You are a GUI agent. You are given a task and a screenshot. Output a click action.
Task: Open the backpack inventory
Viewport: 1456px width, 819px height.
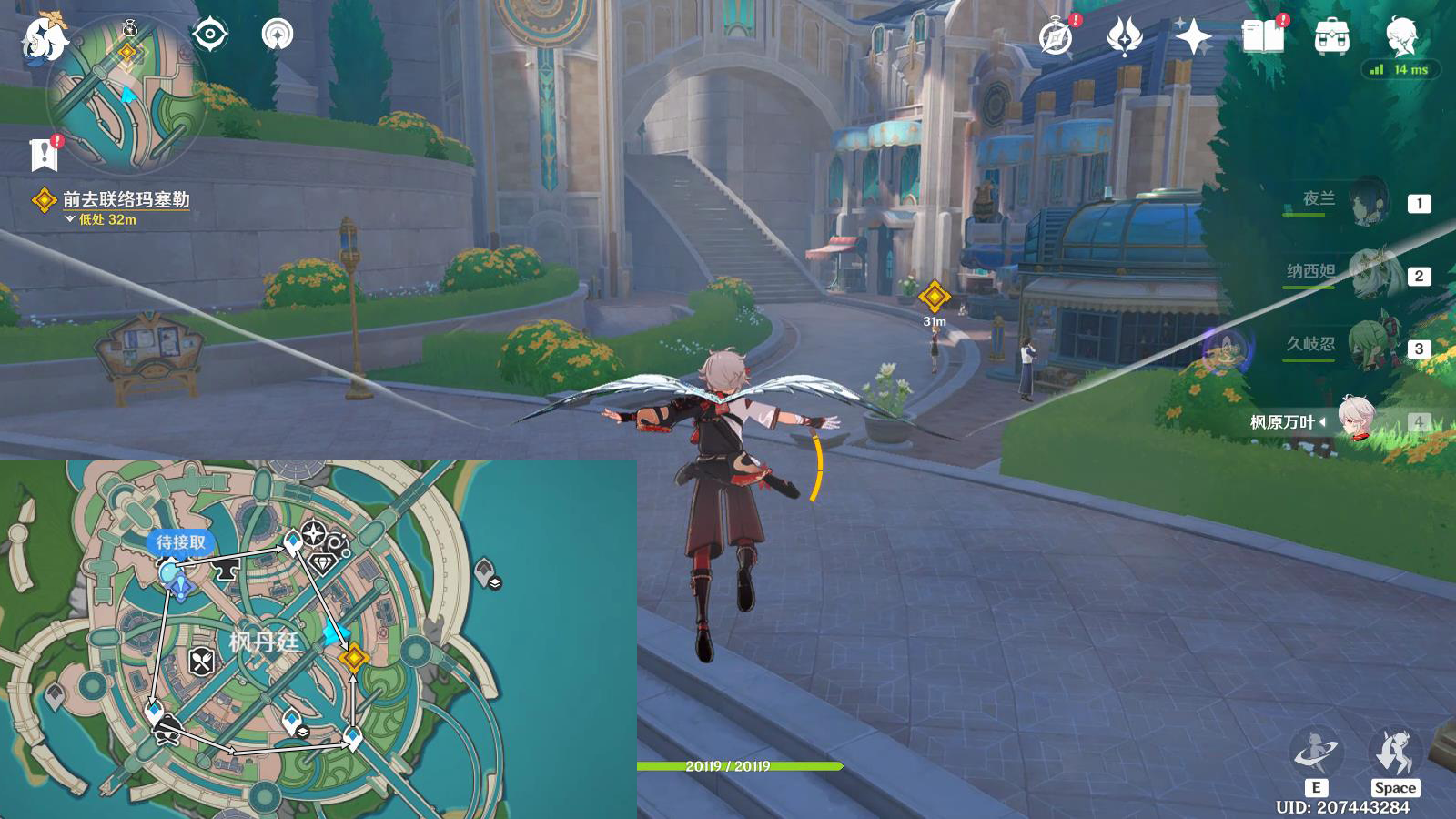pos(1331,37)
